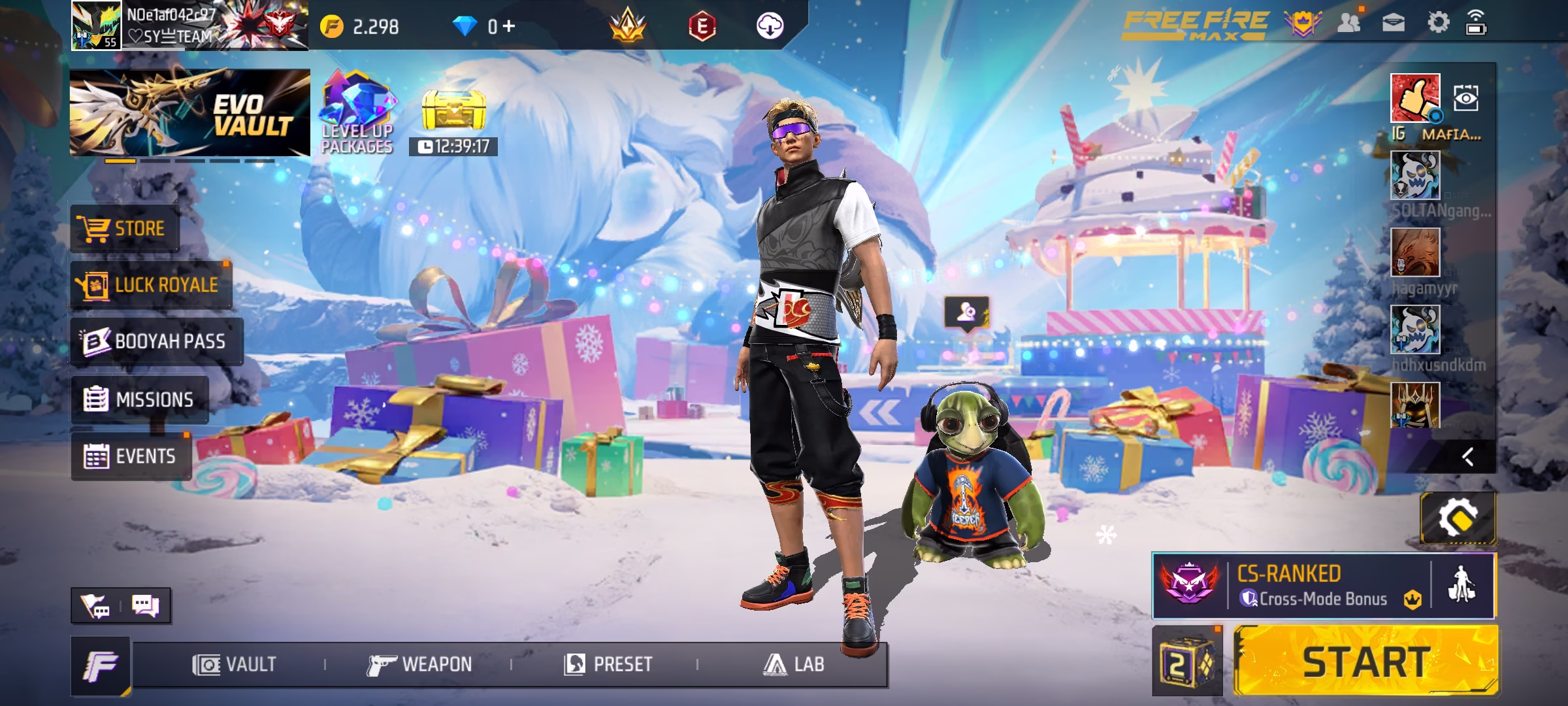Open Luck Royale
Image resolution: width=1568 pixels, height=706 pixels.
pos(151,285)
